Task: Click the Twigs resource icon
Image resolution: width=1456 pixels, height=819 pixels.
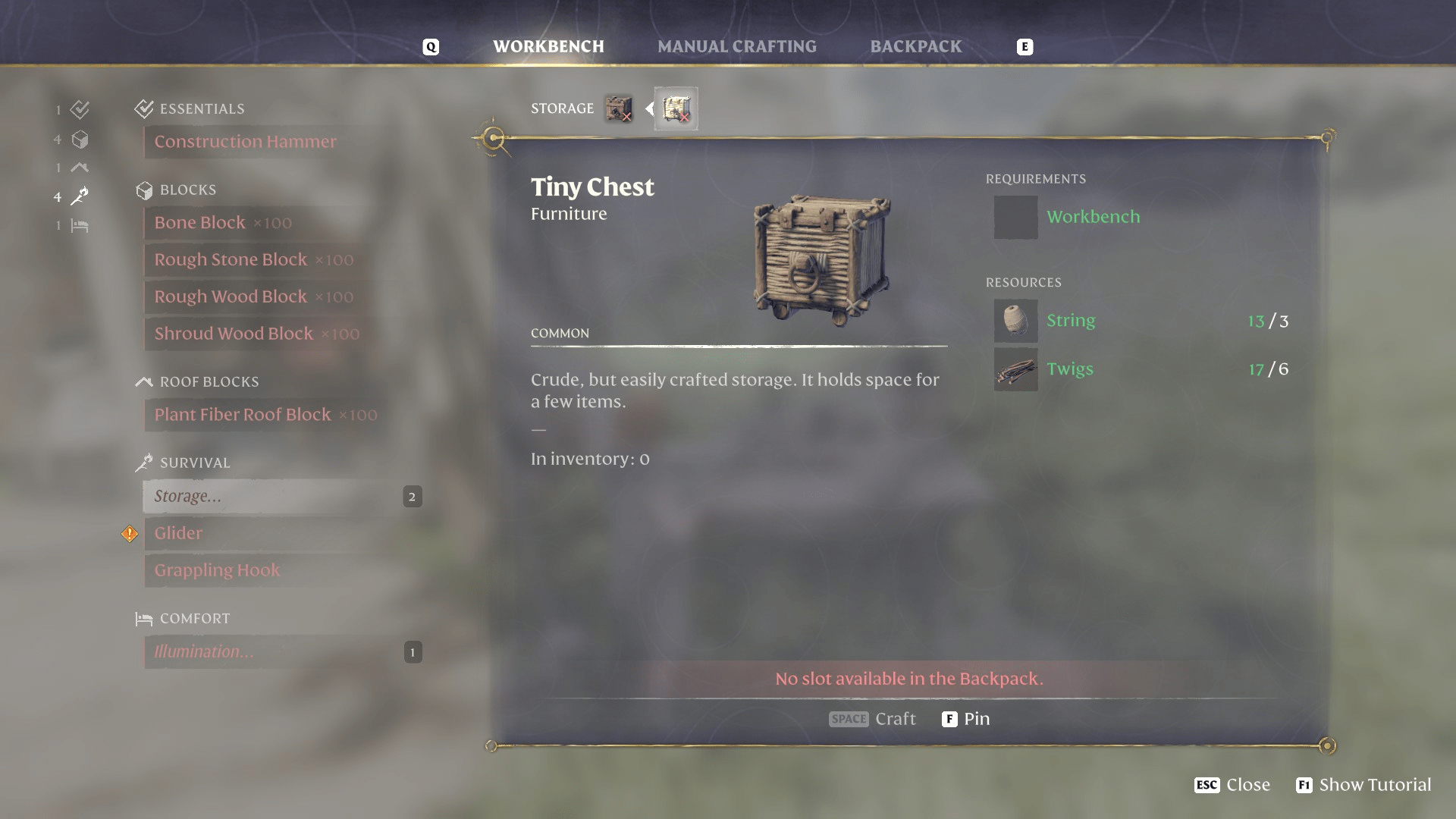Action: point(1015,369)
